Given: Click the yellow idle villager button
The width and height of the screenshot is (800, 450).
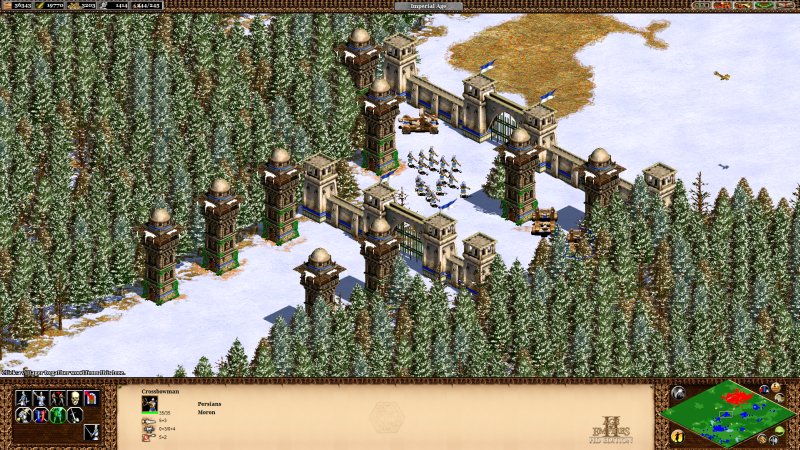Looking at the screenshot, I should click(x=678, y=436).
